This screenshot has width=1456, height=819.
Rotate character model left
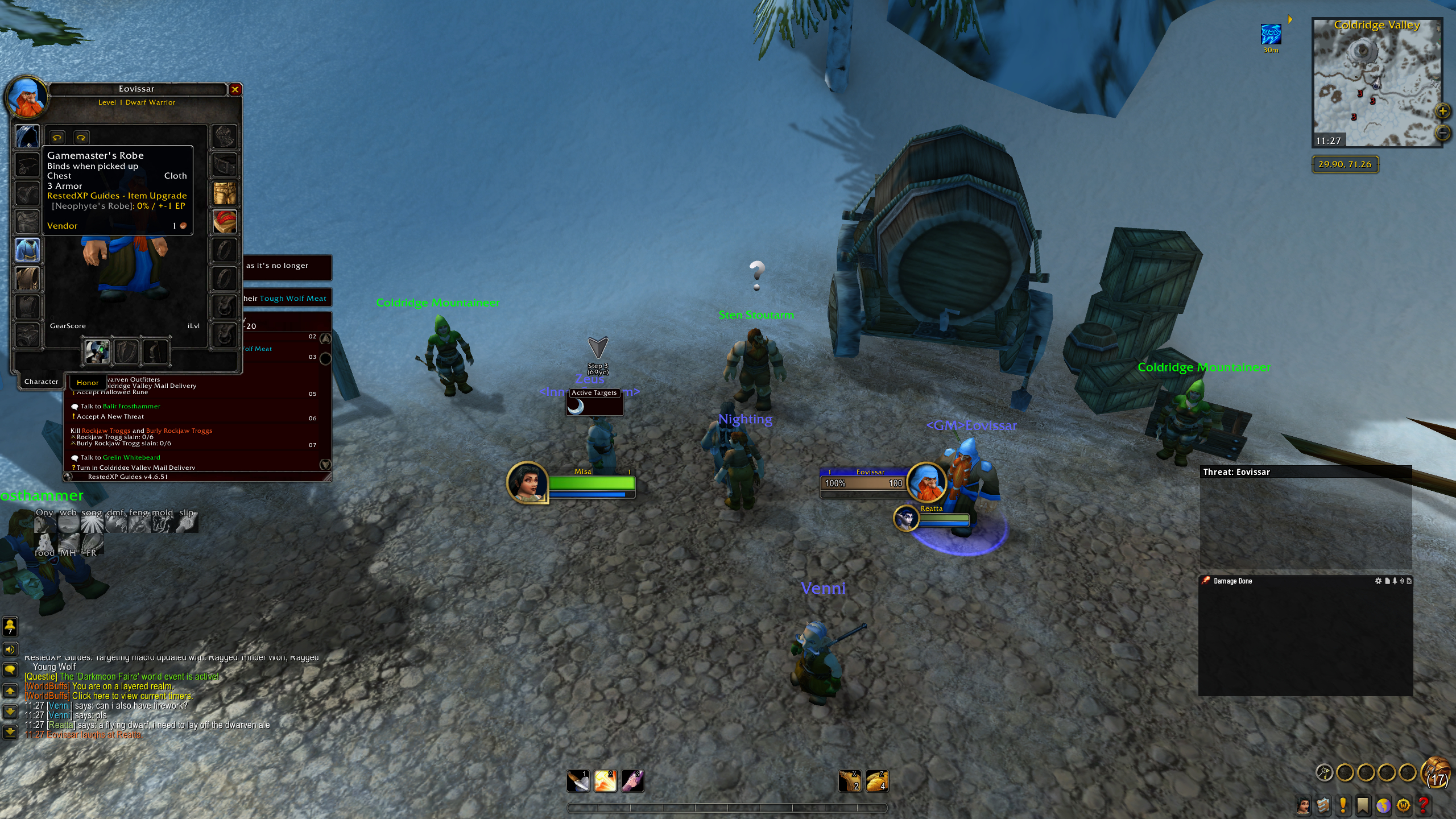57,137
